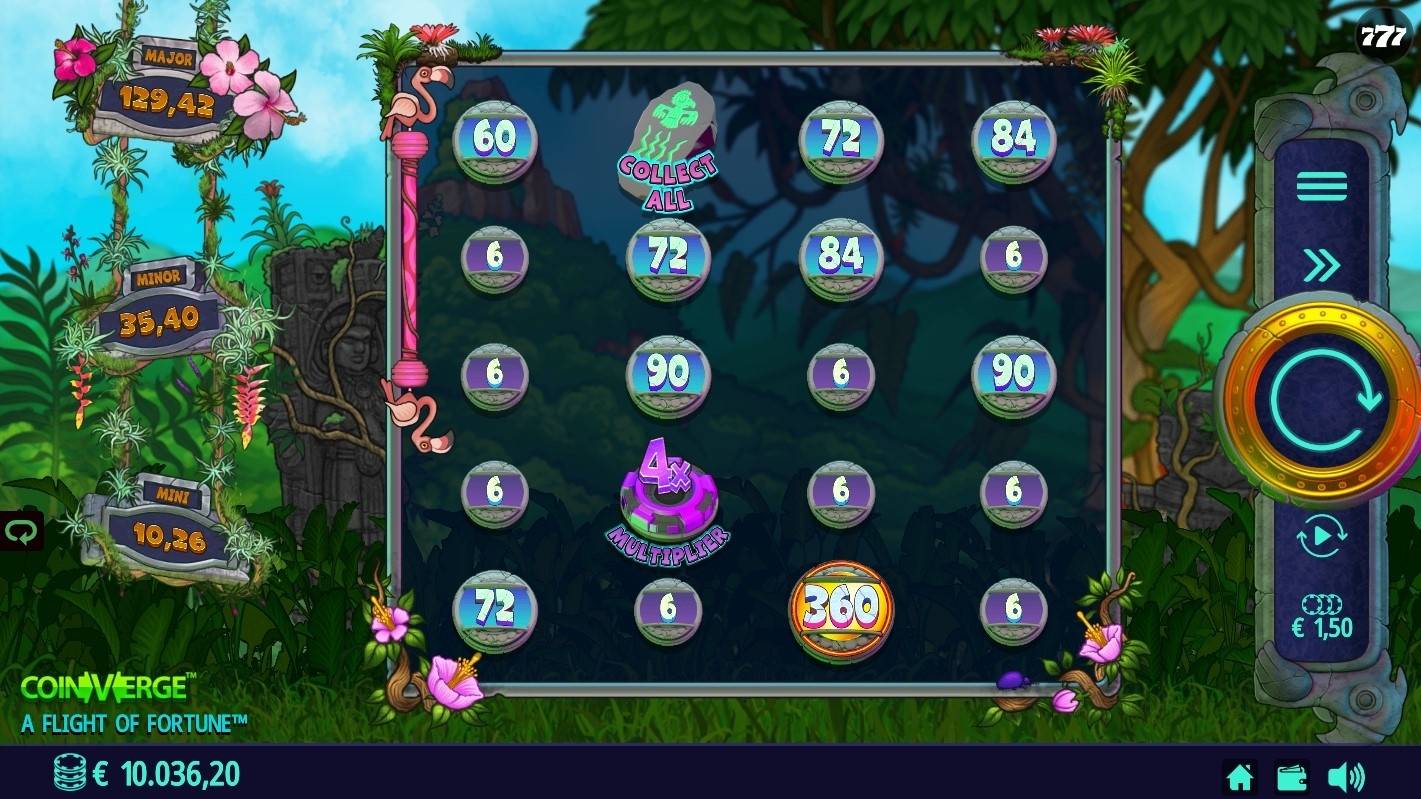Activate the double-arrow turbo spin button

[1322, 266]
